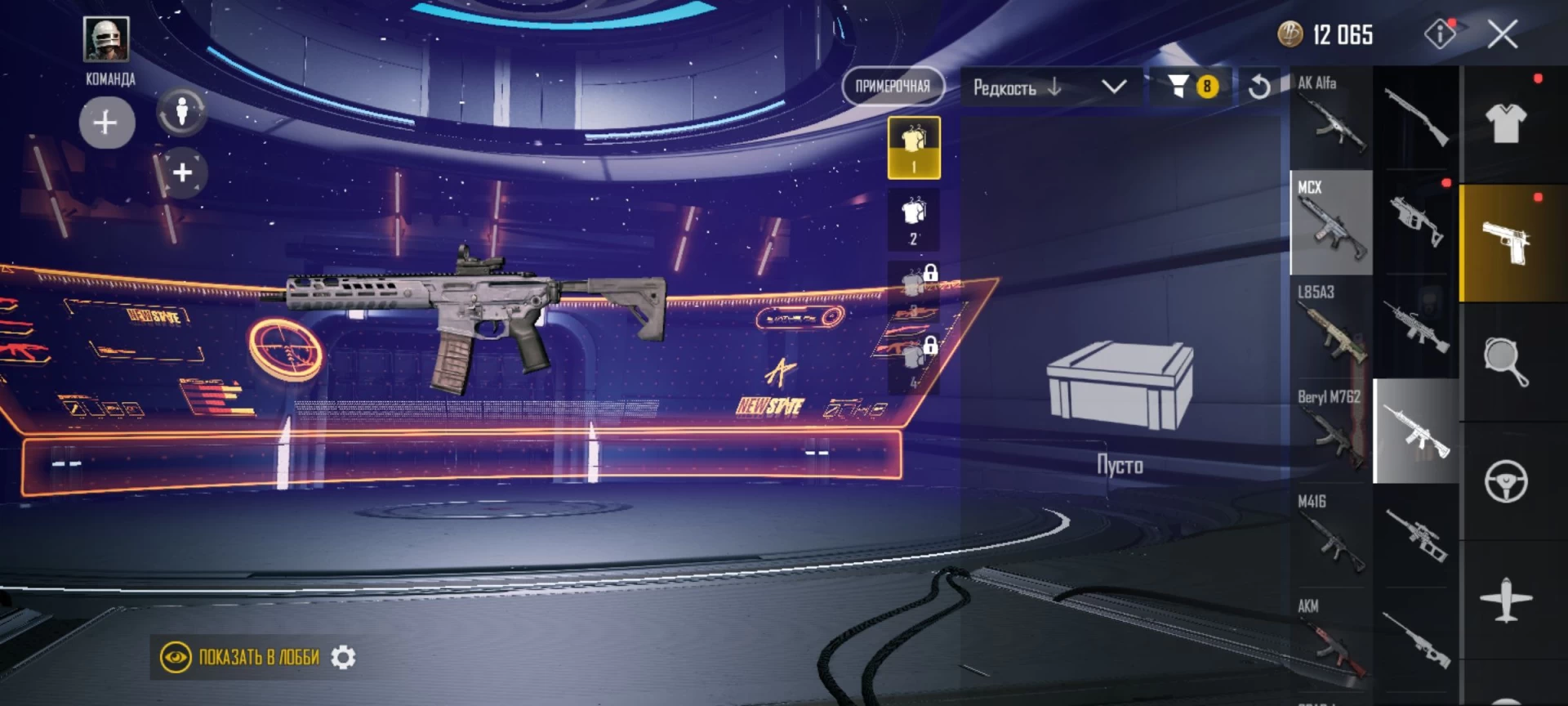Choose the Beryl M762 rifle
Screen dimensions: 1568x706
[1331, 431]
